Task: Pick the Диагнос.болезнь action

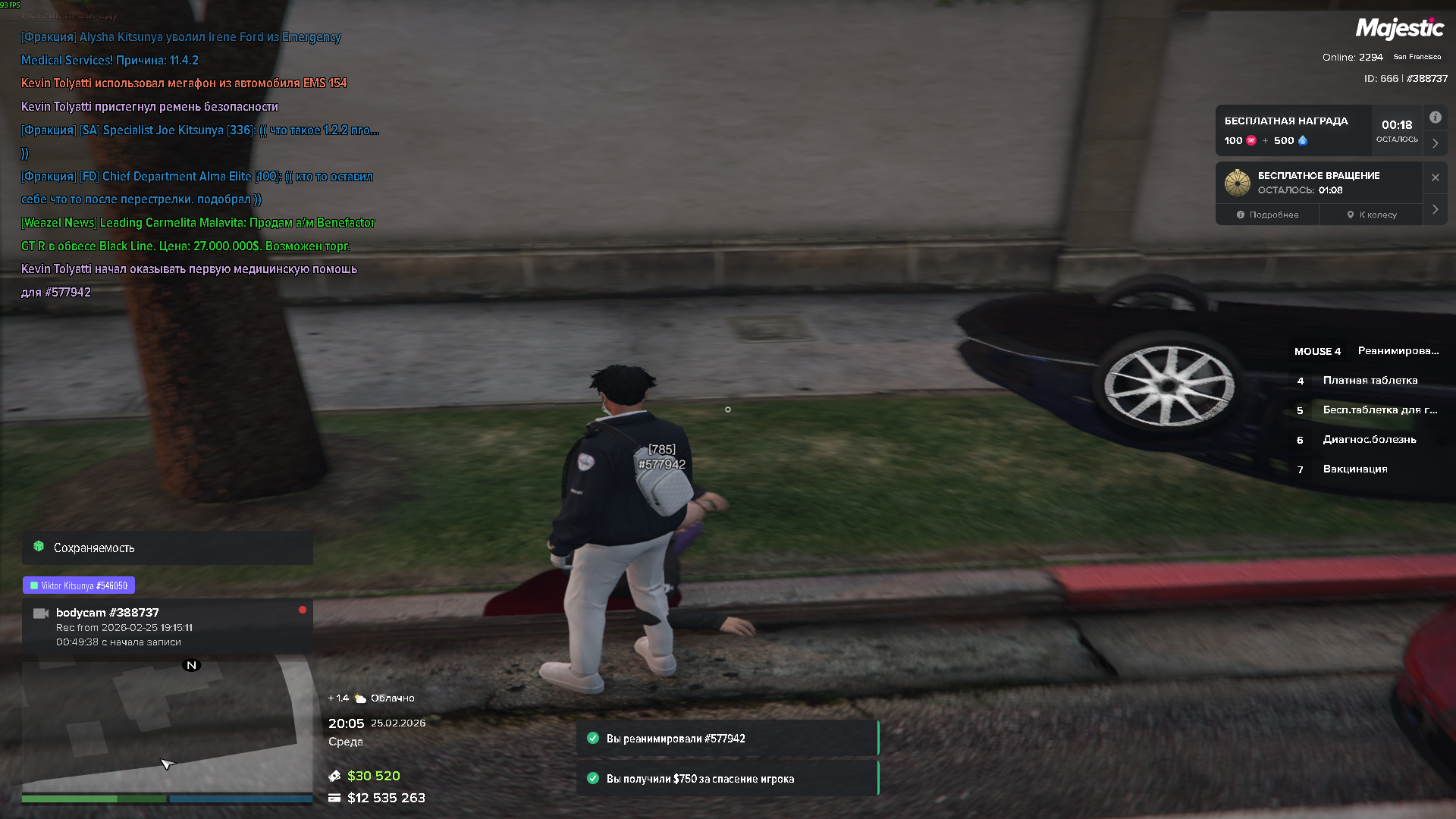Action: point(1369,440)
